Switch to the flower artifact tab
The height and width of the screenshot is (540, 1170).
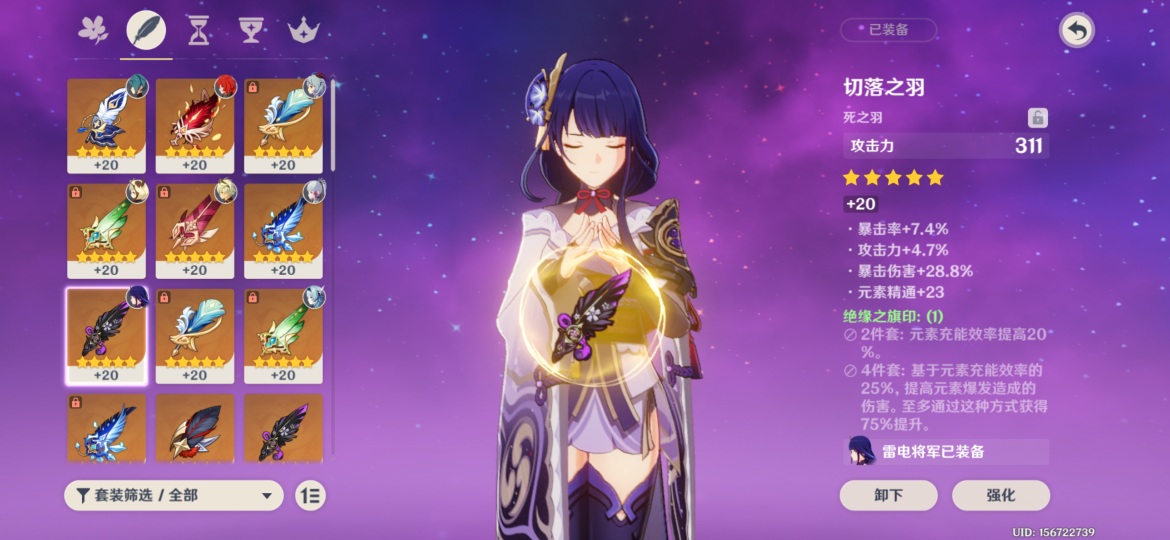[x=93, y=31]
